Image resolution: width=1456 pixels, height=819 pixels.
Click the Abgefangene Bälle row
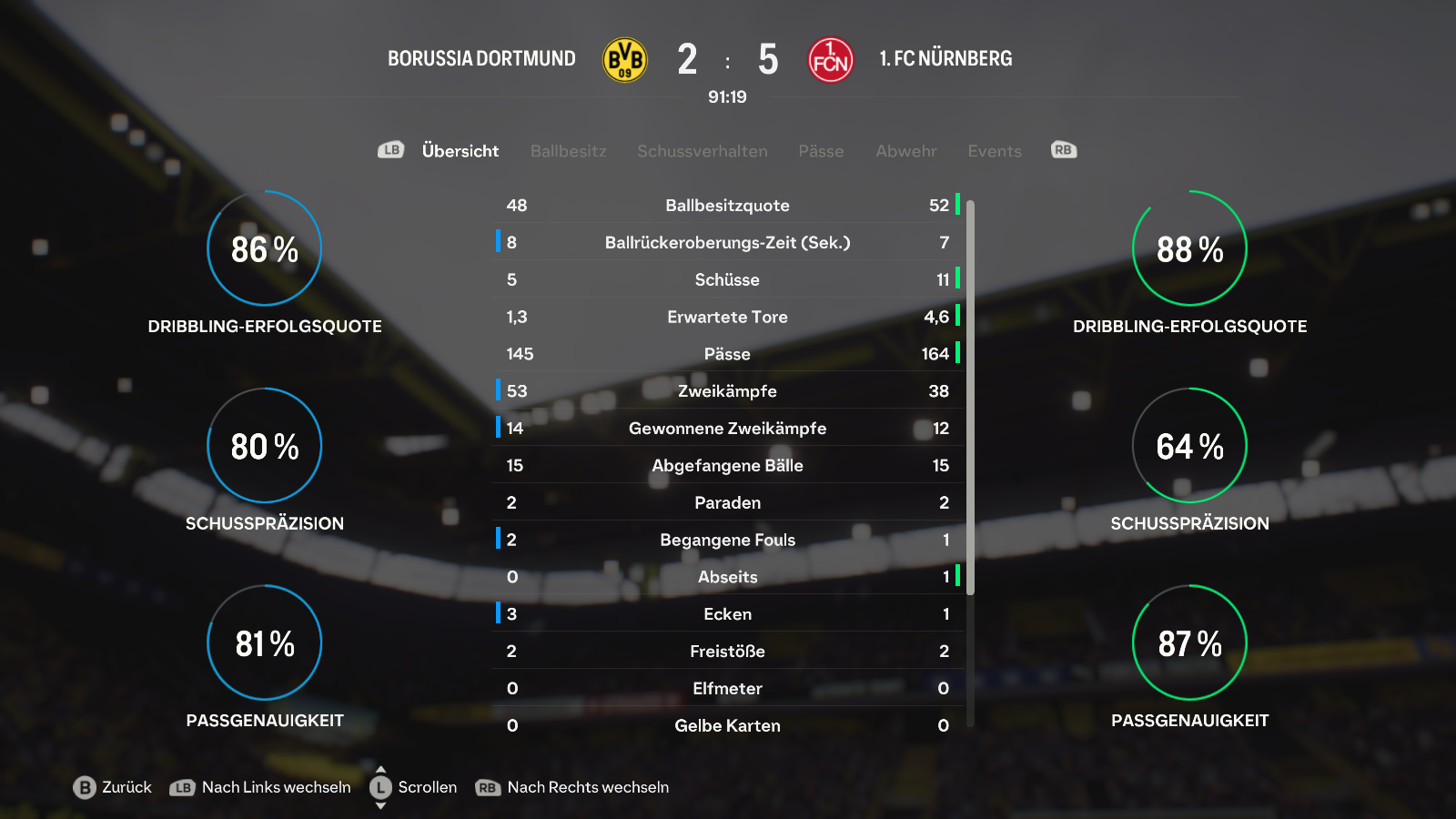coord(727,466)
